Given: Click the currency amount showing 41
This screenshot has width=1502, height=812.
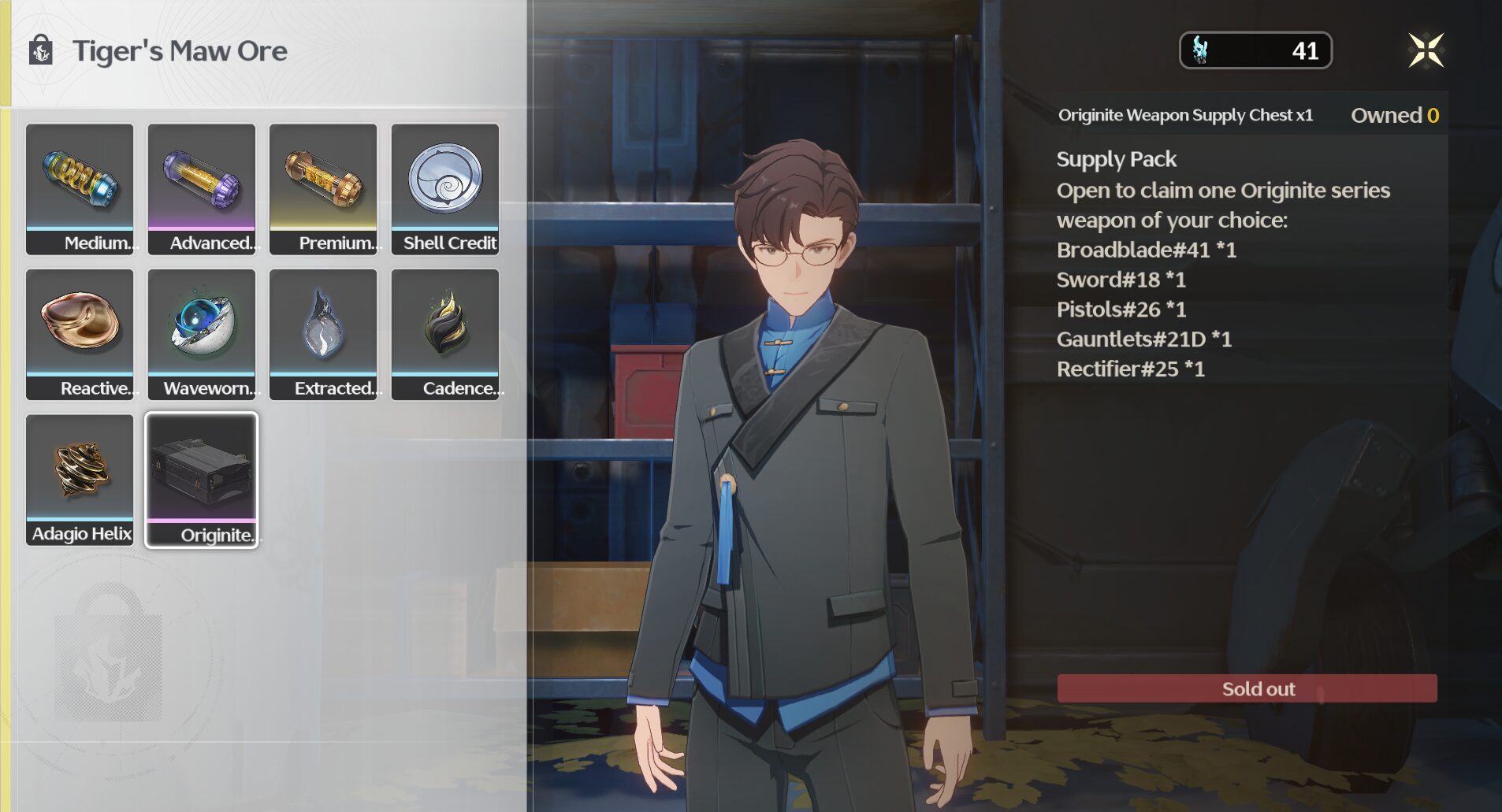Looking at the screenshot, I should [1306, 50].
